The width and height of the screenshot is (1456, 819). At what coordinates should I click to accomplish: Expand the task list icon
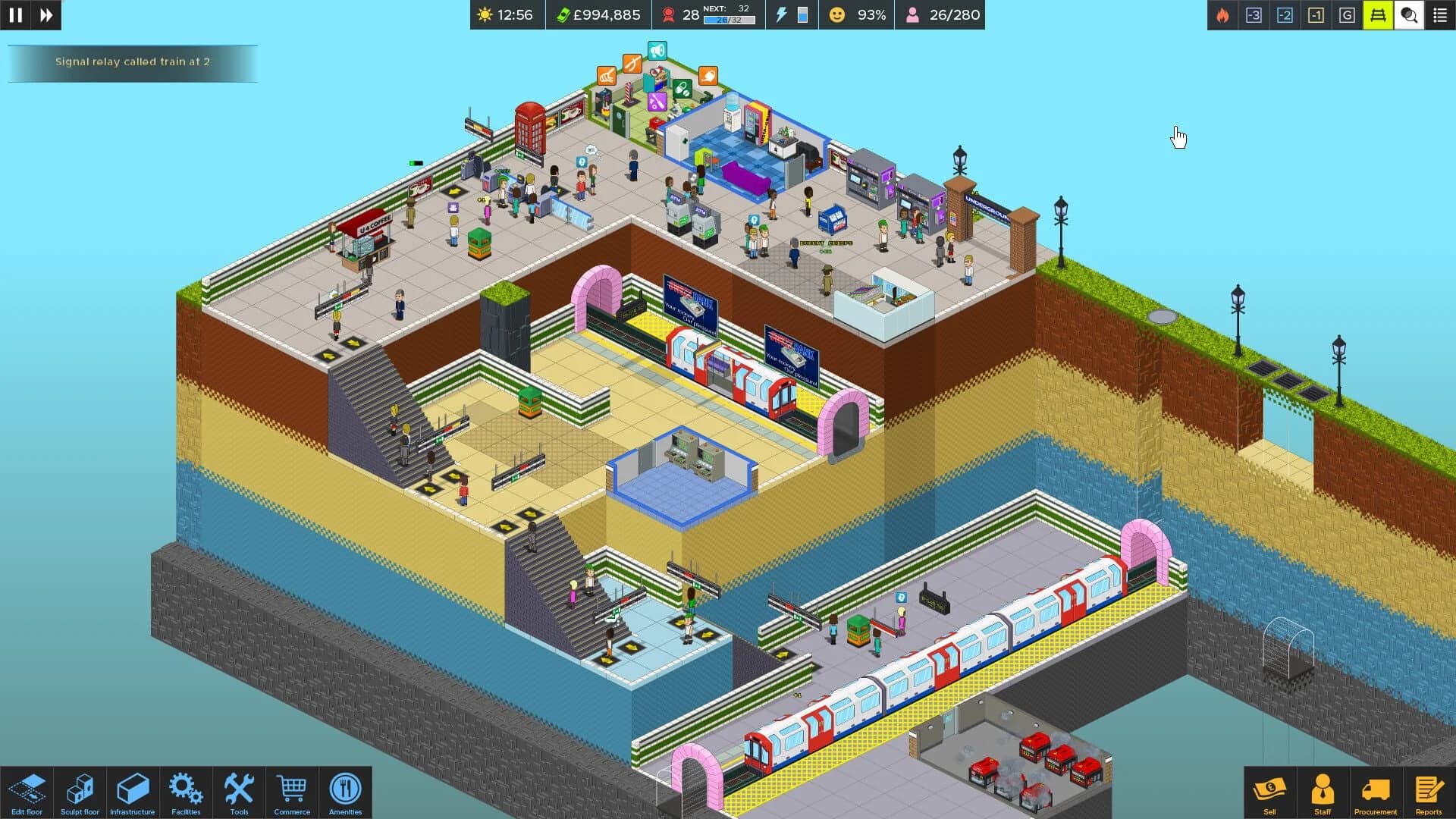tap(1439, 14)
